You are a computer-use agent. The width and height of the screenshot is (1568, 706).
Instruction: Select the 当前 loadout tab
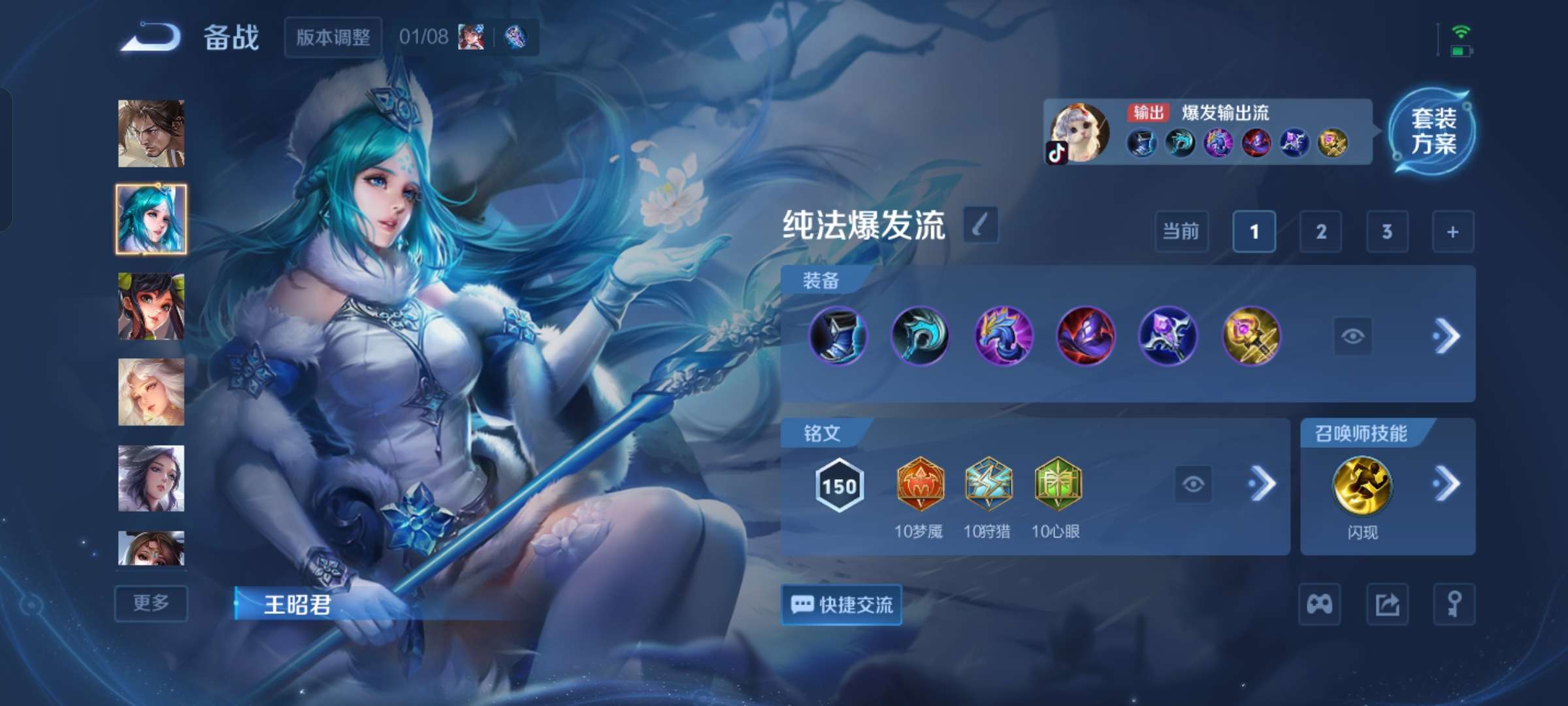coord(1181,232)
